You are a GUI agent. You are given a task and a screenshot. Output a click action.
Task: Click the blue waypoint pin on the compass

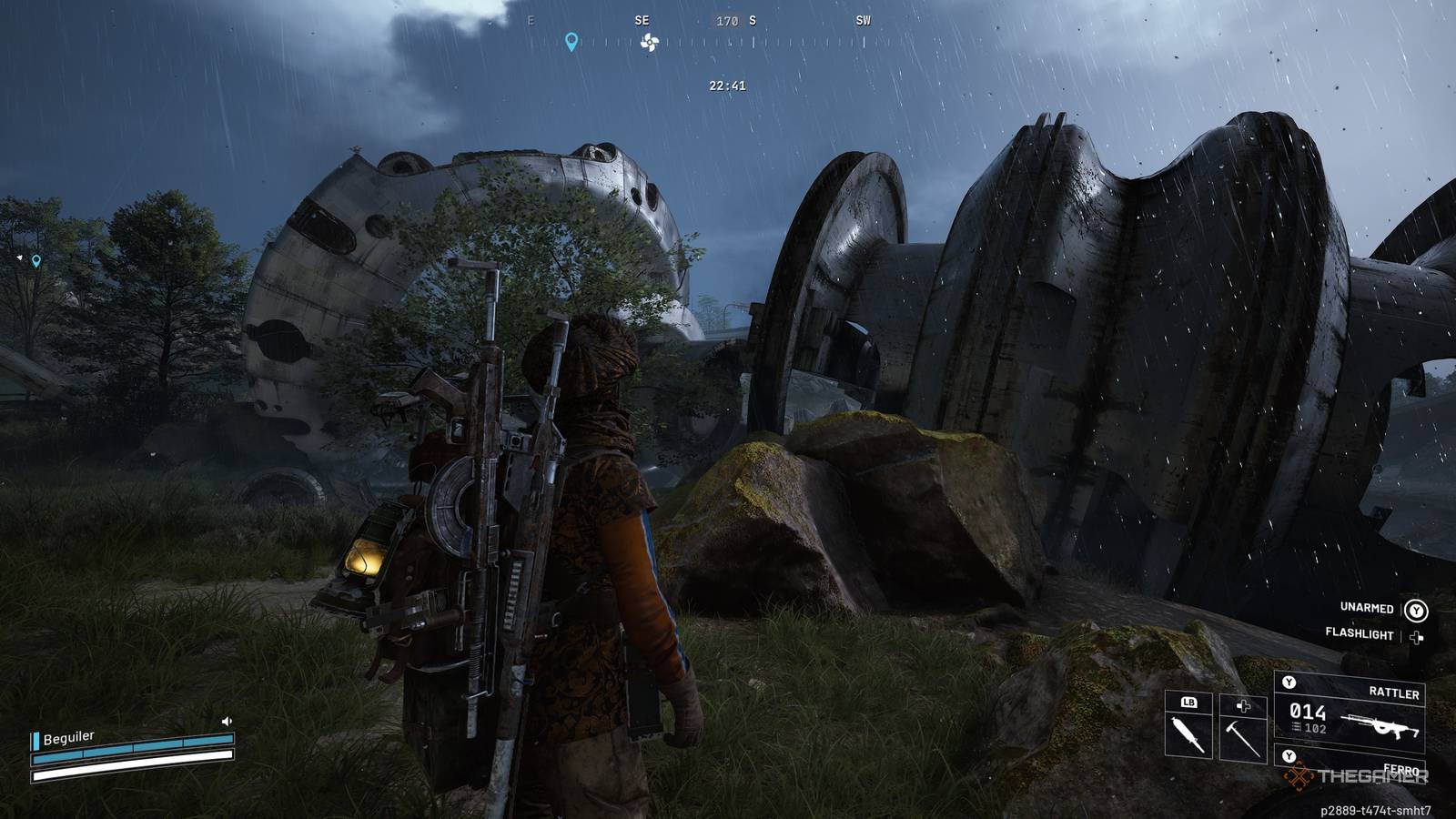(x=571, y=41)
